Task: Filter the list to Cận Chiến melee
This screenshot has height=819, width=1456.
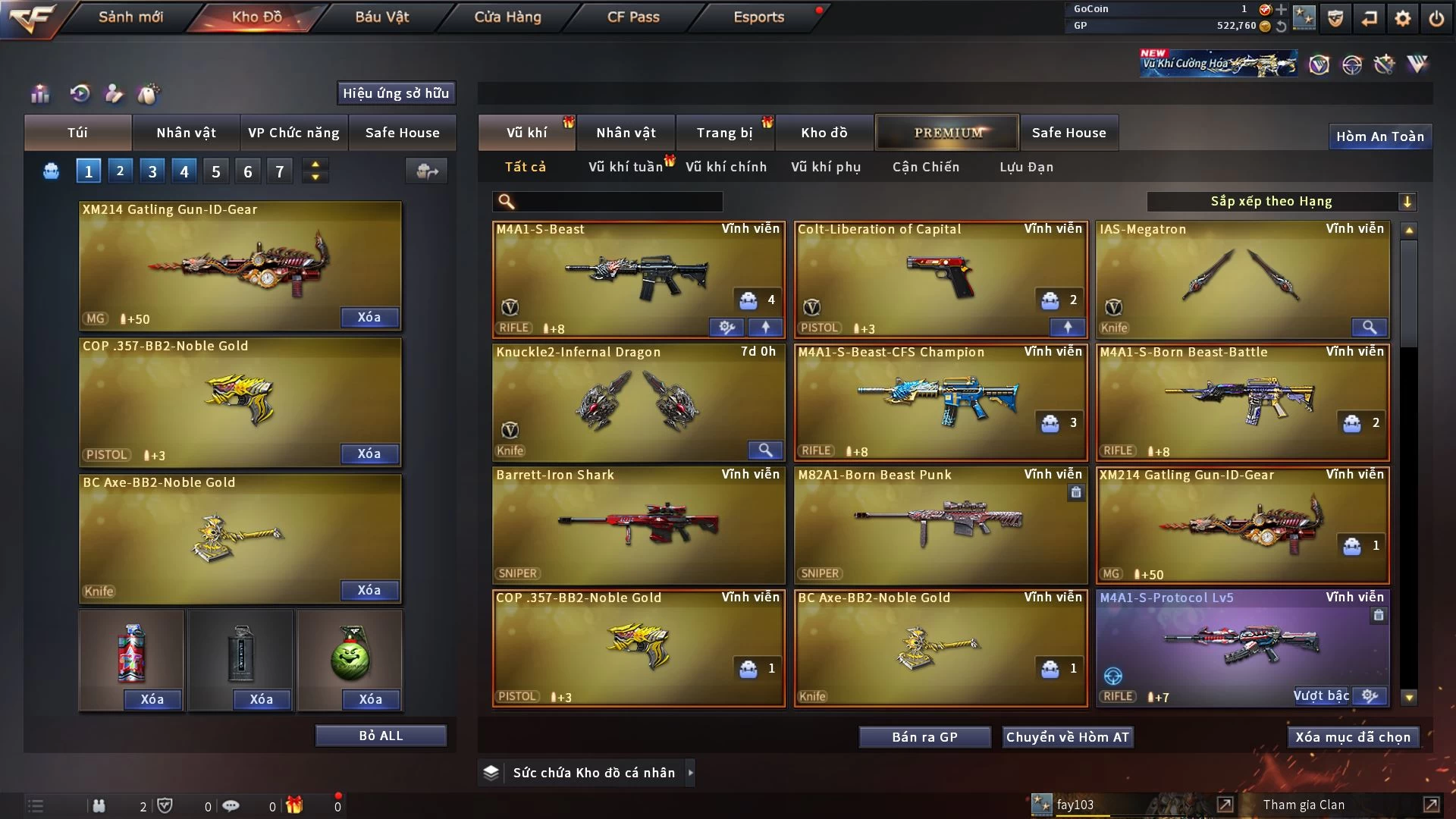Action: tap(925, 167)
